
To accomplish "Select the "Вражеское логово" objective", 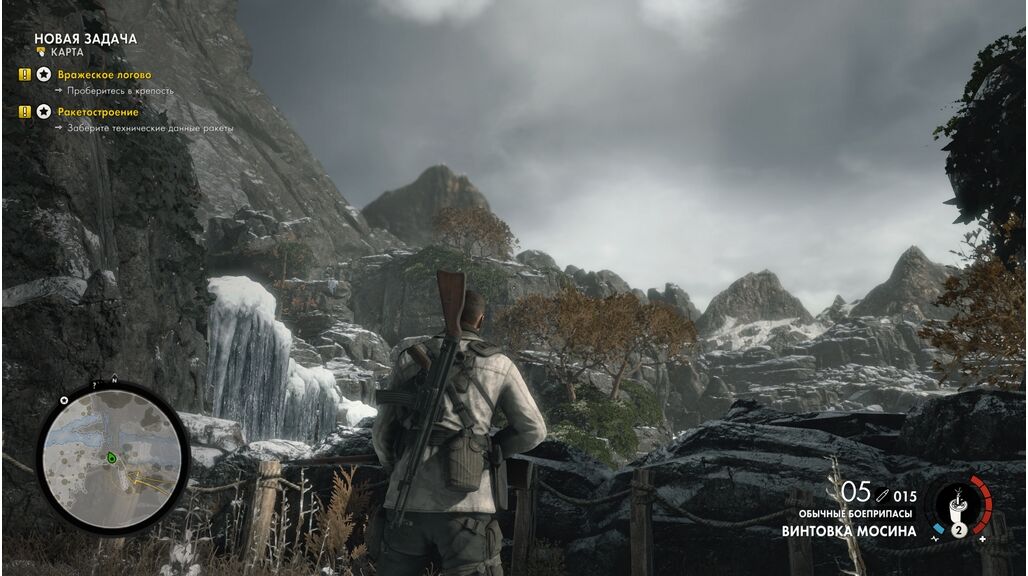I will click(x=104, y=75).
